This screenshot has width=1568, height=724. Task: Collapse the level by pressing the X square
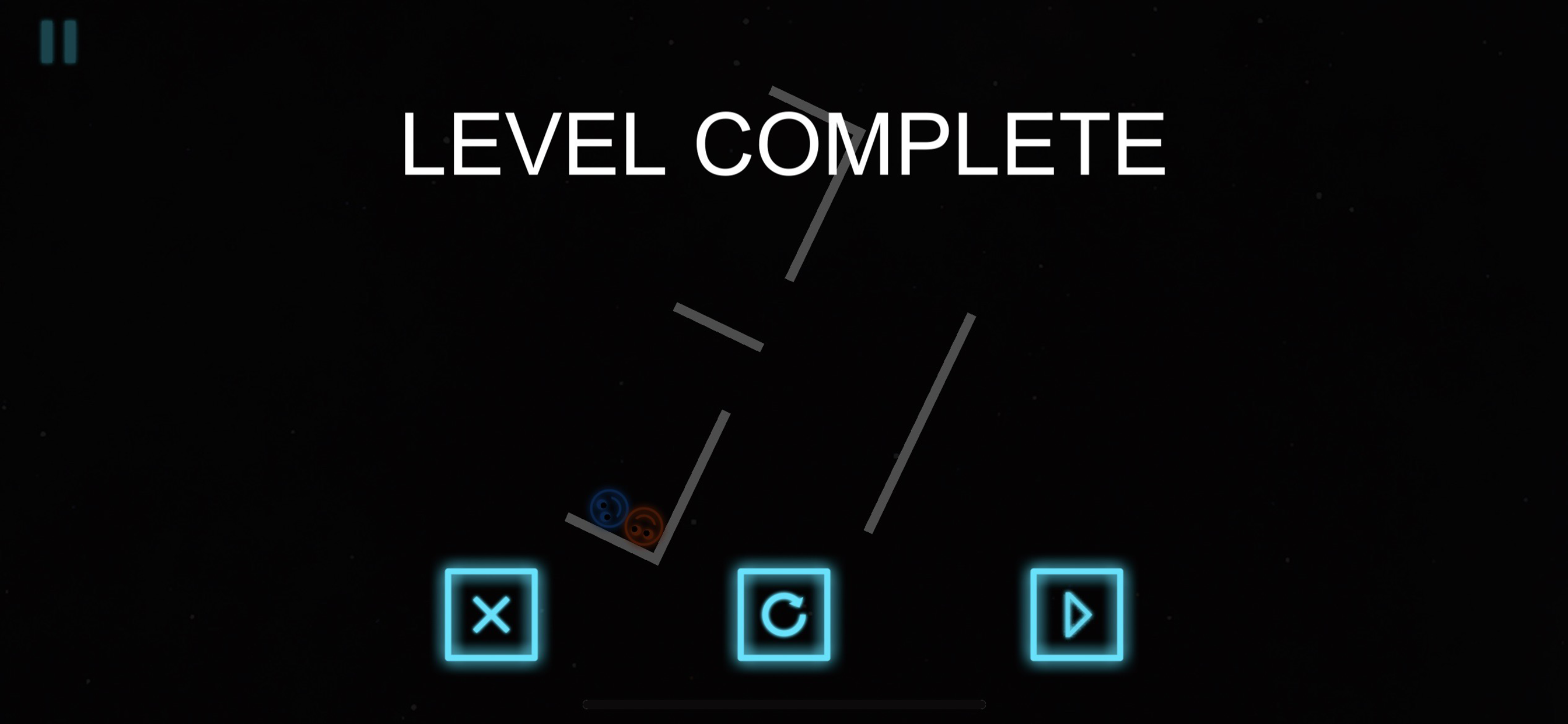pyautogui.click(x=491, y=614)
